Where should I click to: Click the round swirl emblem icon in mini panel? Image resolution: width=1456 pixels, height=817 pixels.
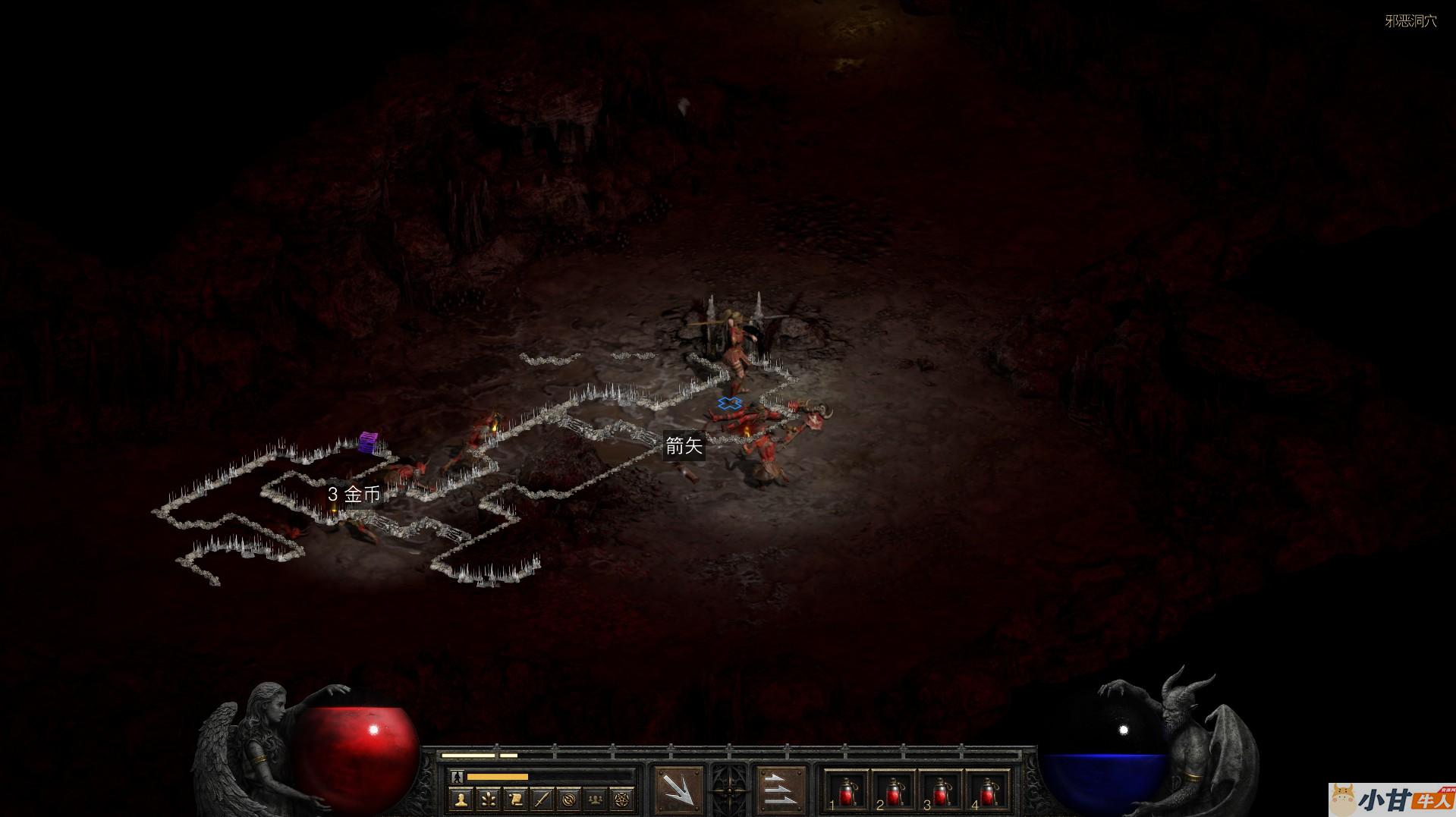tap(569, 798)
